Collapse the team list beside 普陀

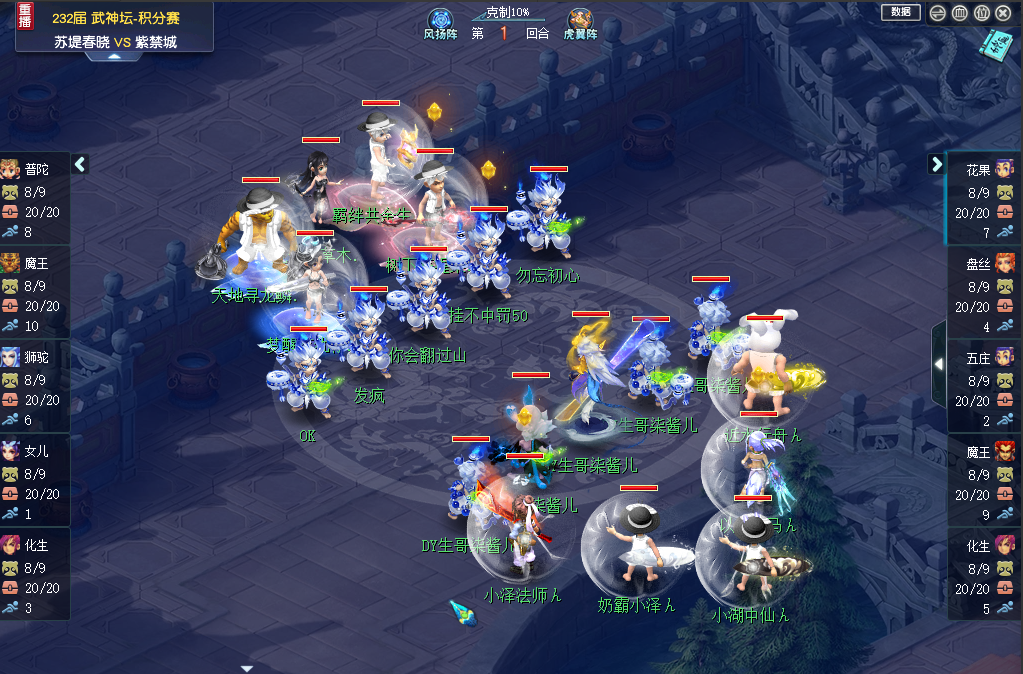pos(81,164)
